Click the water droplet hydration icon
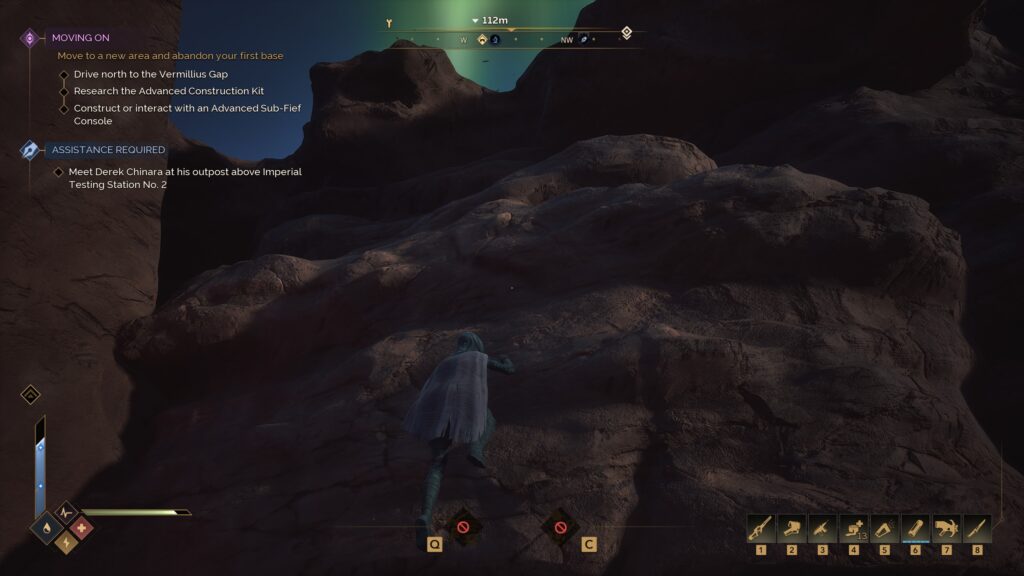This screenshot has height=576, width=1024. click(47, 527)
